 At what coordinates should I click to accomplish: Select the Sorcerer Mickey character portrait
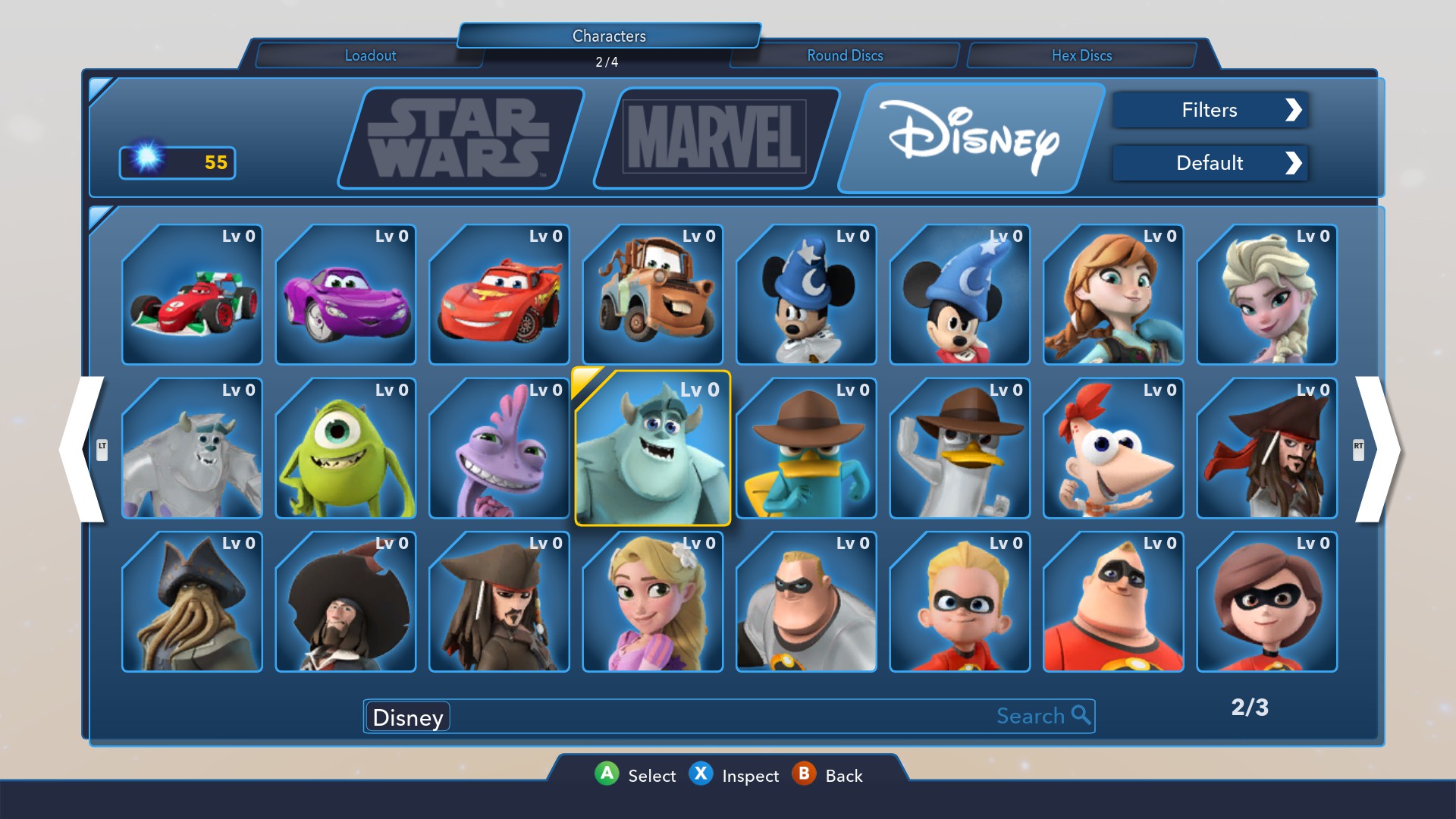point(806,296)
